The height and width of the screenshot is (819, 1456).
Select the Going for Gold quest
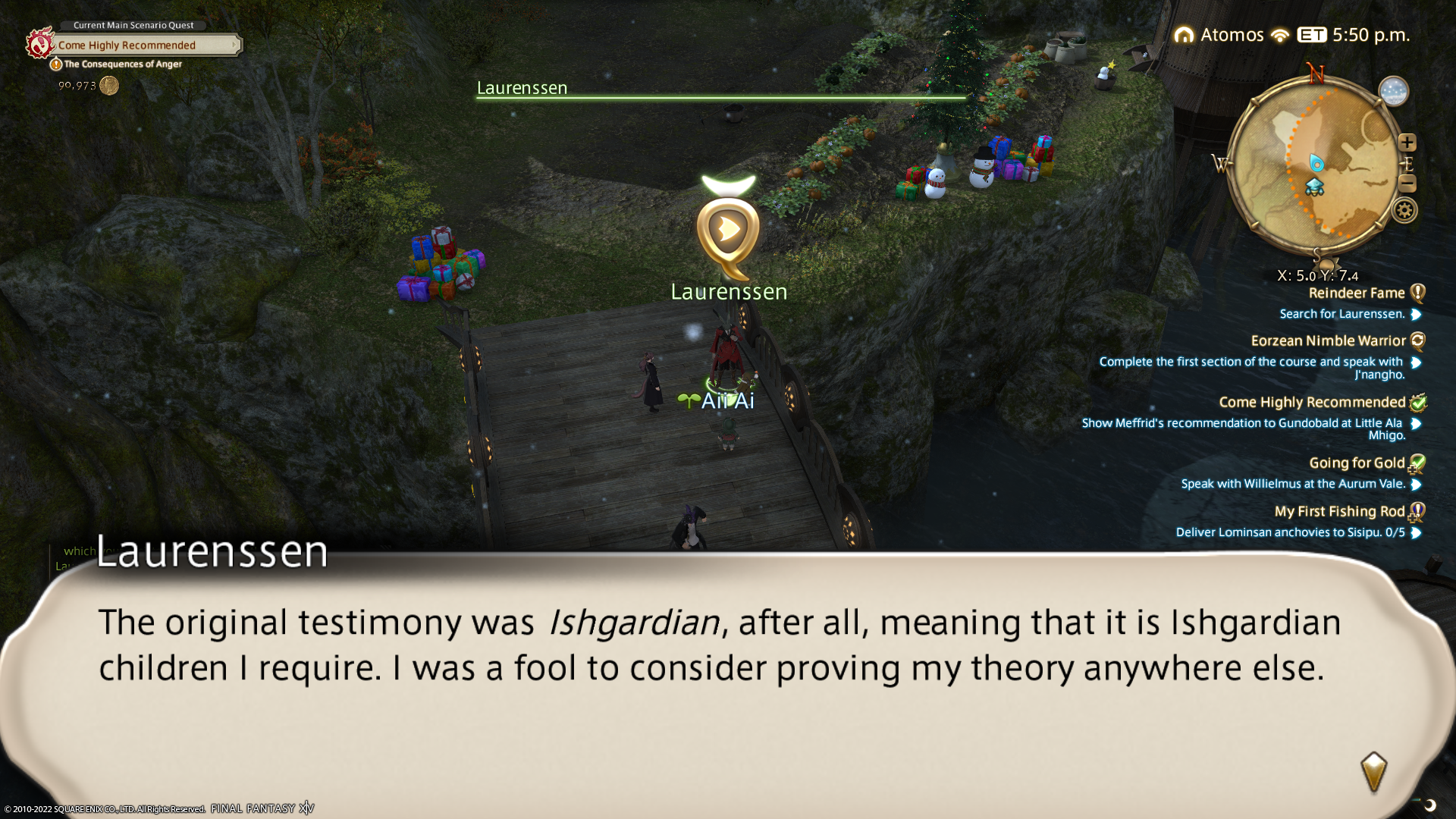(1357, 463)
